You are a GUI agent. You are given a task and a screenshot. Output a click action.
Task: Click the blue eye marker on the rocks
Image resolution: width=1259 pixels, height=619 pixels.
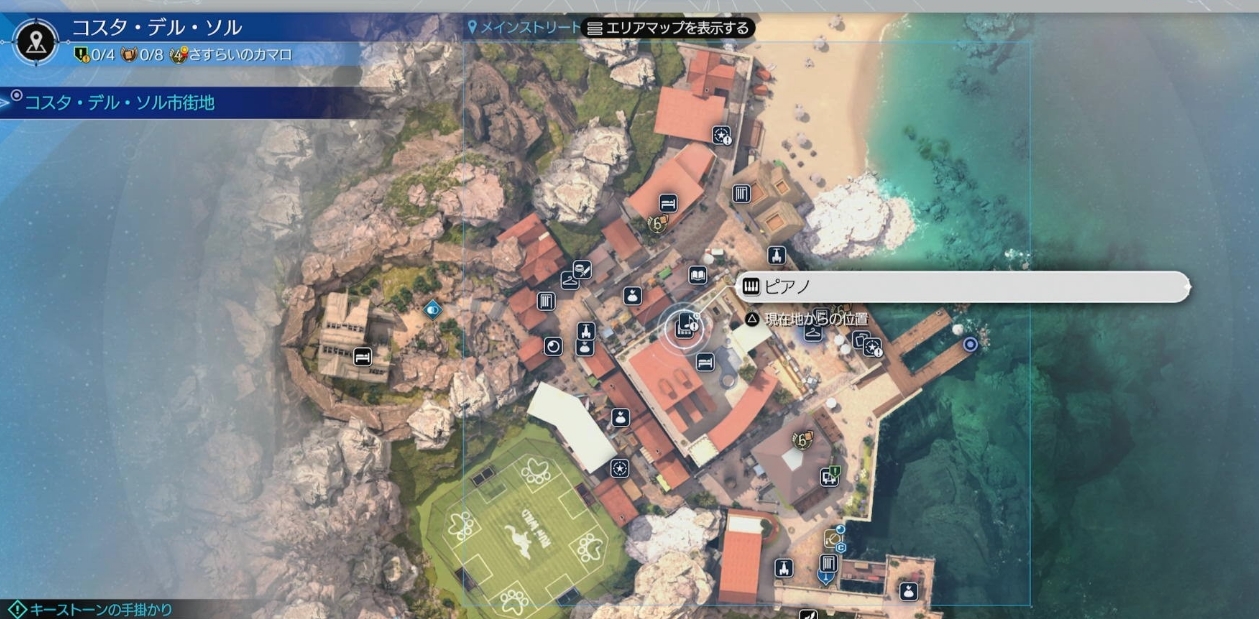(432, 309)
